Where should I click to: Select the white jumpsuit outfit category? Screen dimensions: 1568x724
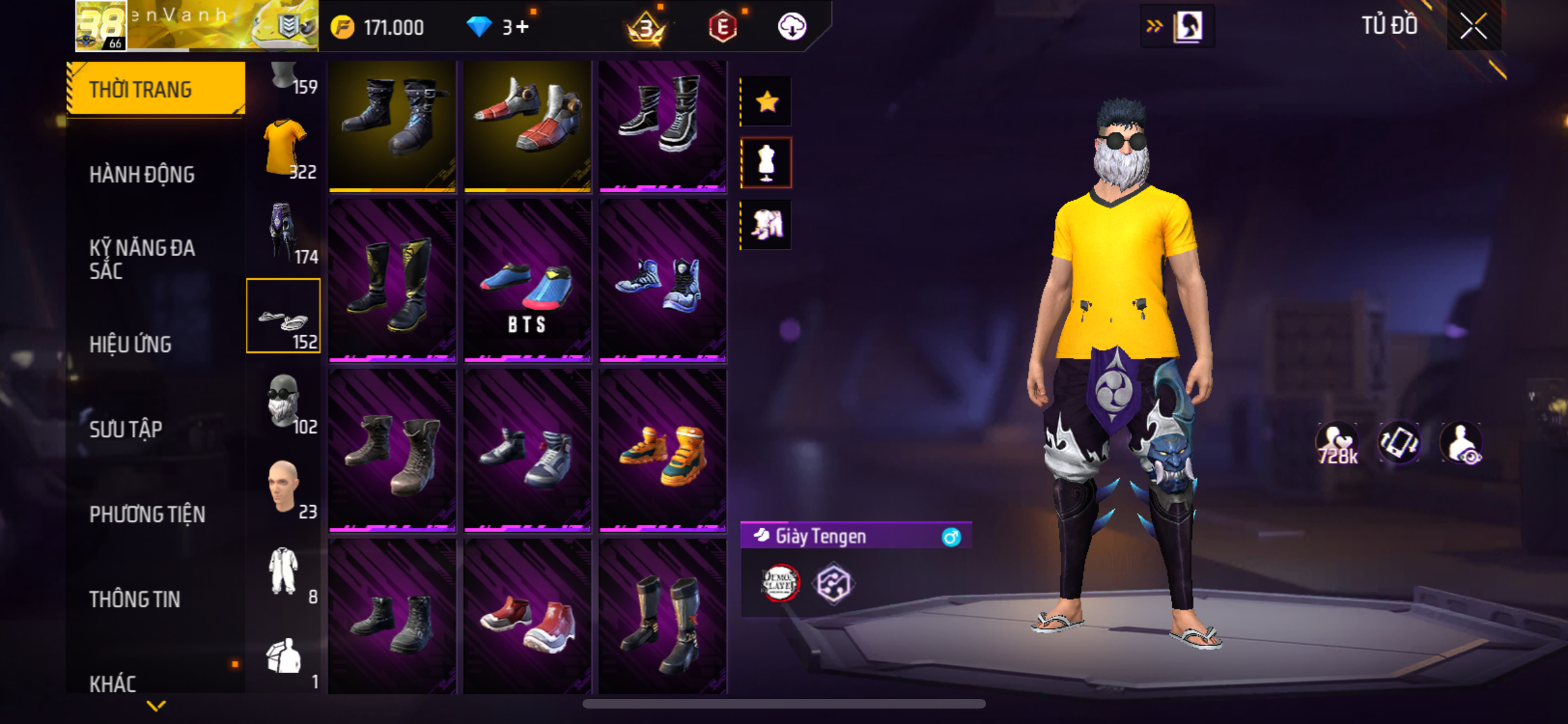(284, 572)
